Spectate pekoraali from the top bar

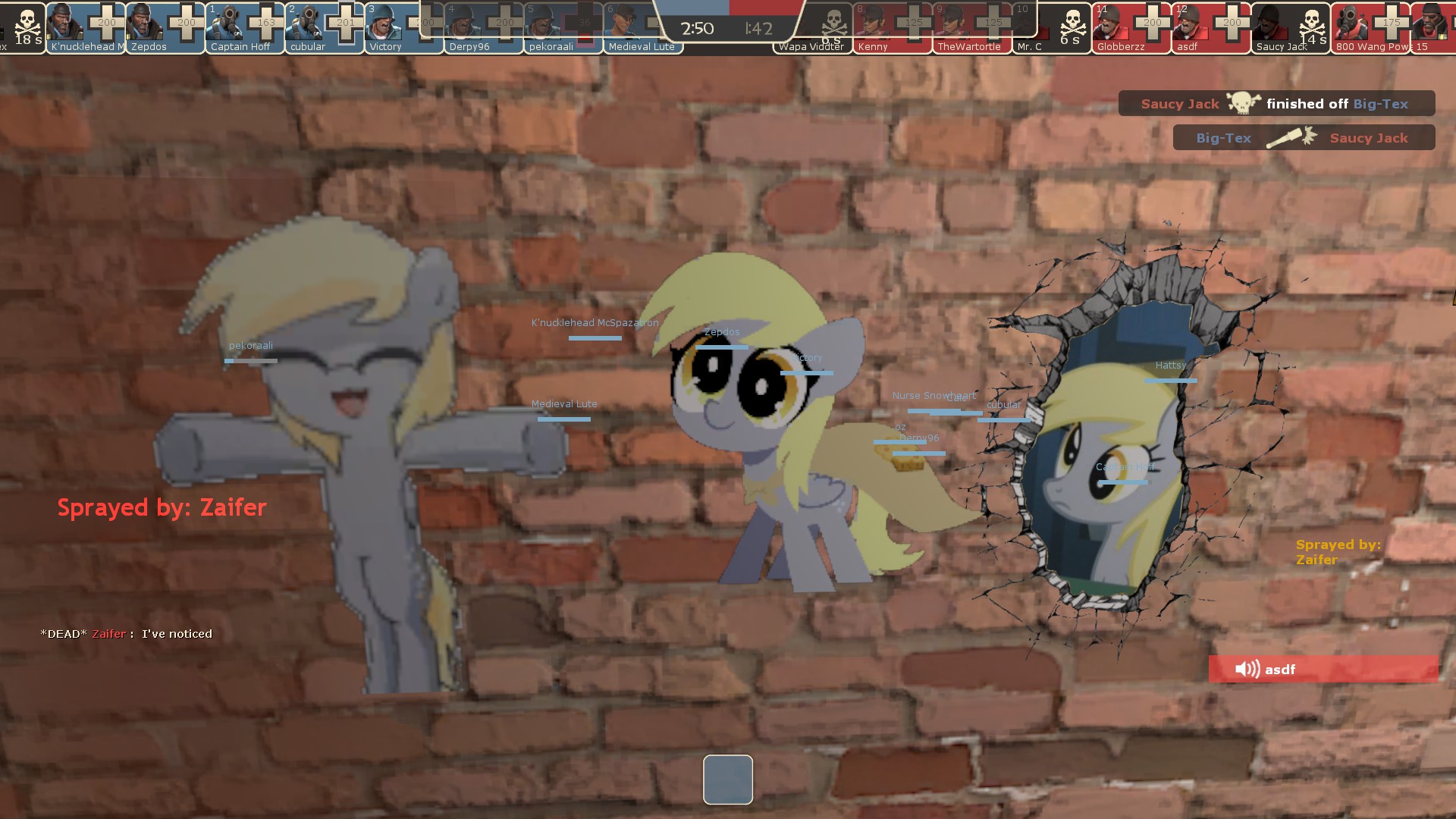pos(563,27)
